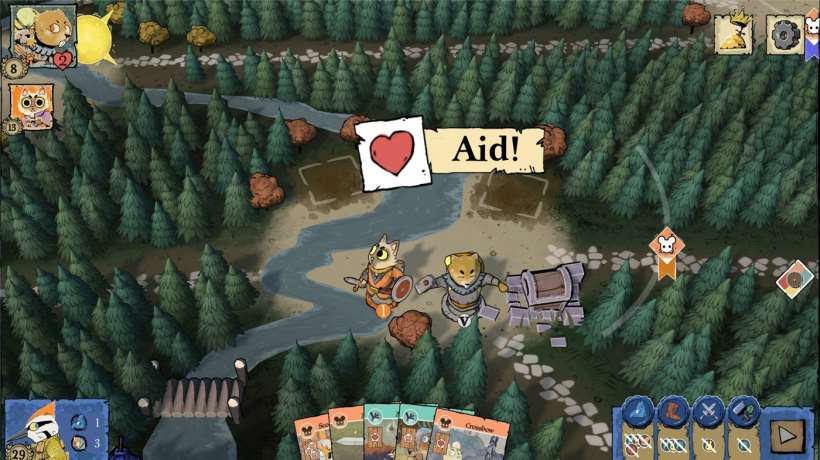Select the orange boot move action
This screenshot has height=460, width=820.
[672, 410]
